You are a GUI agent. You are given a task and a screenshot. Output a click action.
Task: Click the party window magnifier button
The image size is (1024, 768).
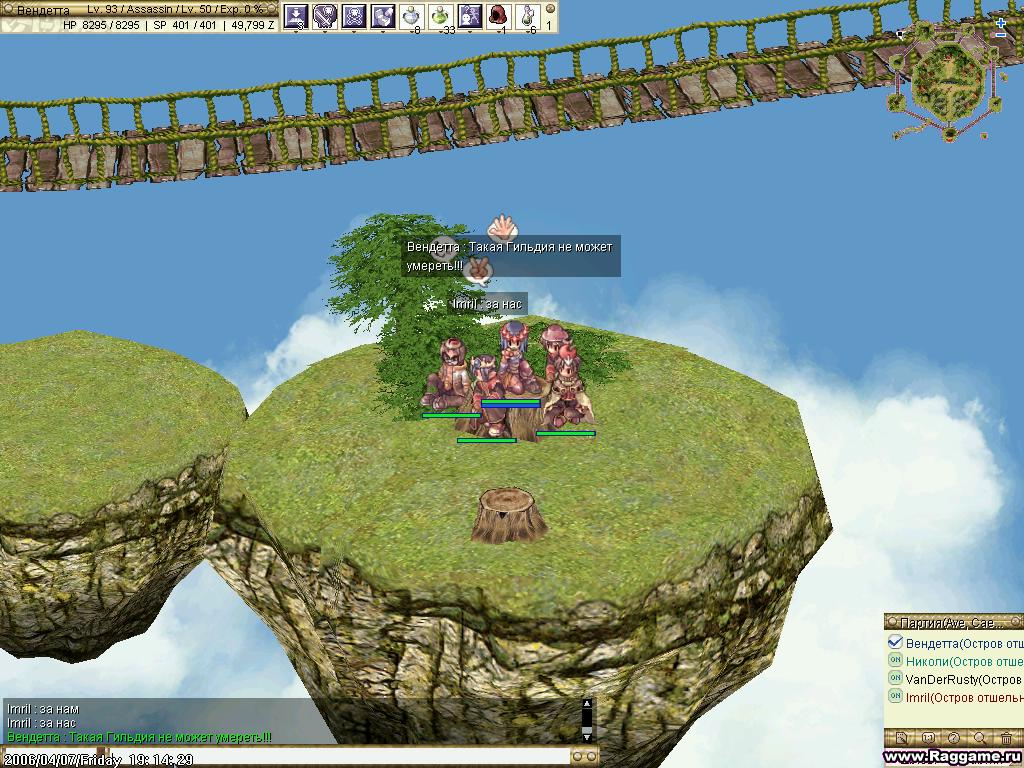[x=980, y=738]
